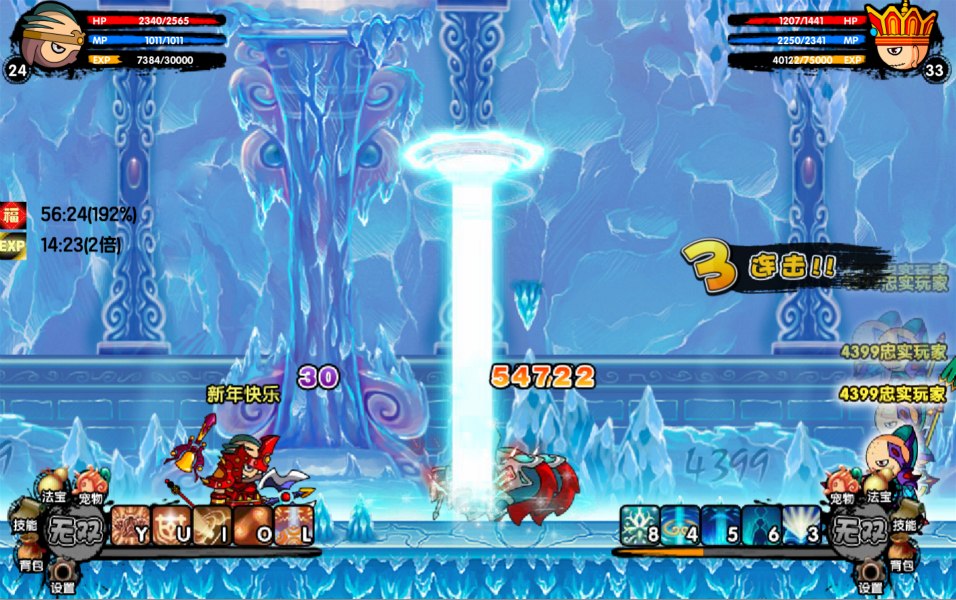Select the red 福 fortune buff icon

13,214
